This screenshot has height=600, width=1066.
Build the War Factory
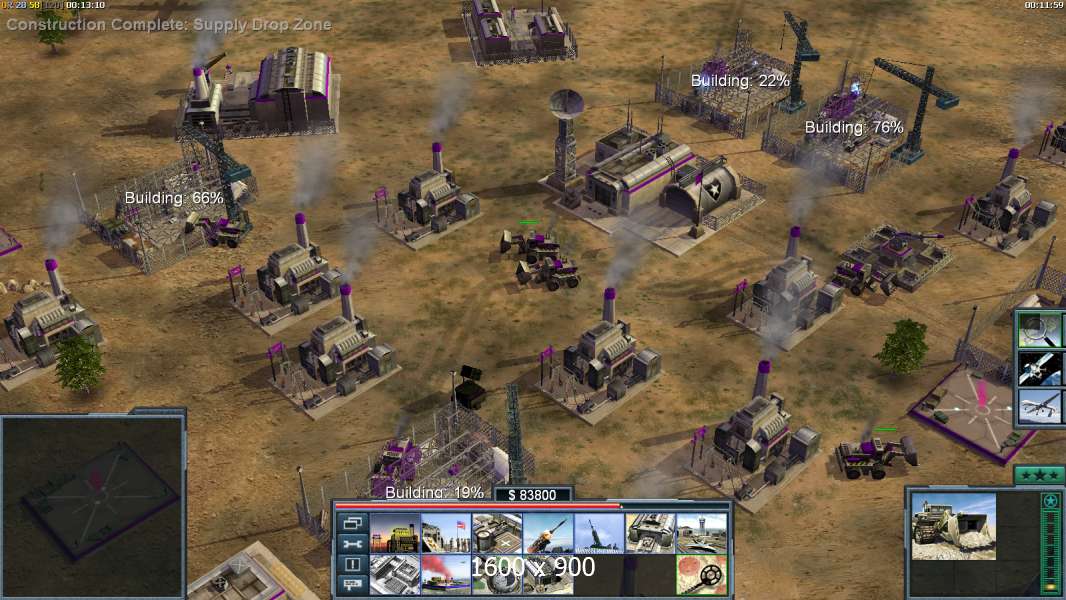tap(650, 533)
